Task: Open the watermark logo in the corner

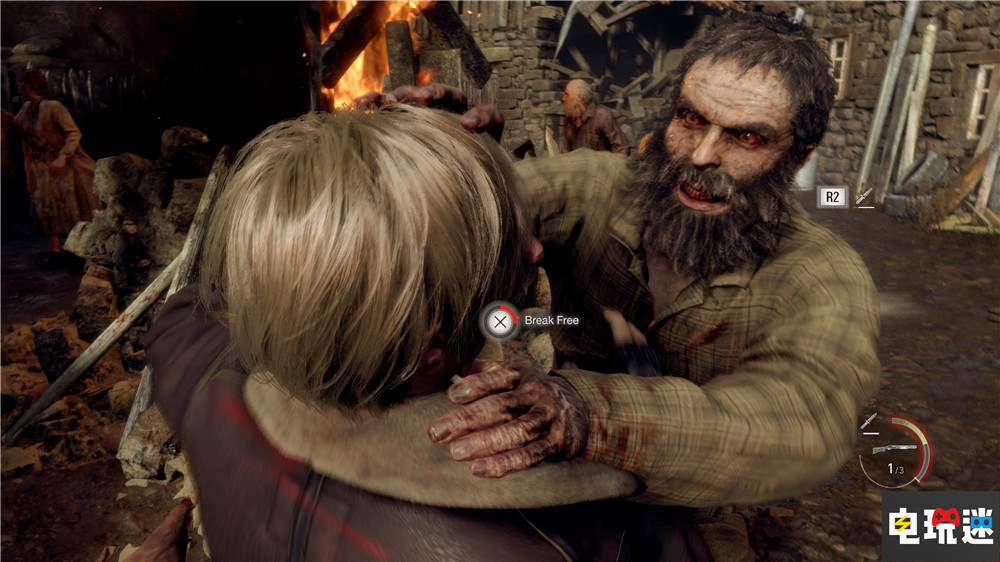Action: click(939, 526)
